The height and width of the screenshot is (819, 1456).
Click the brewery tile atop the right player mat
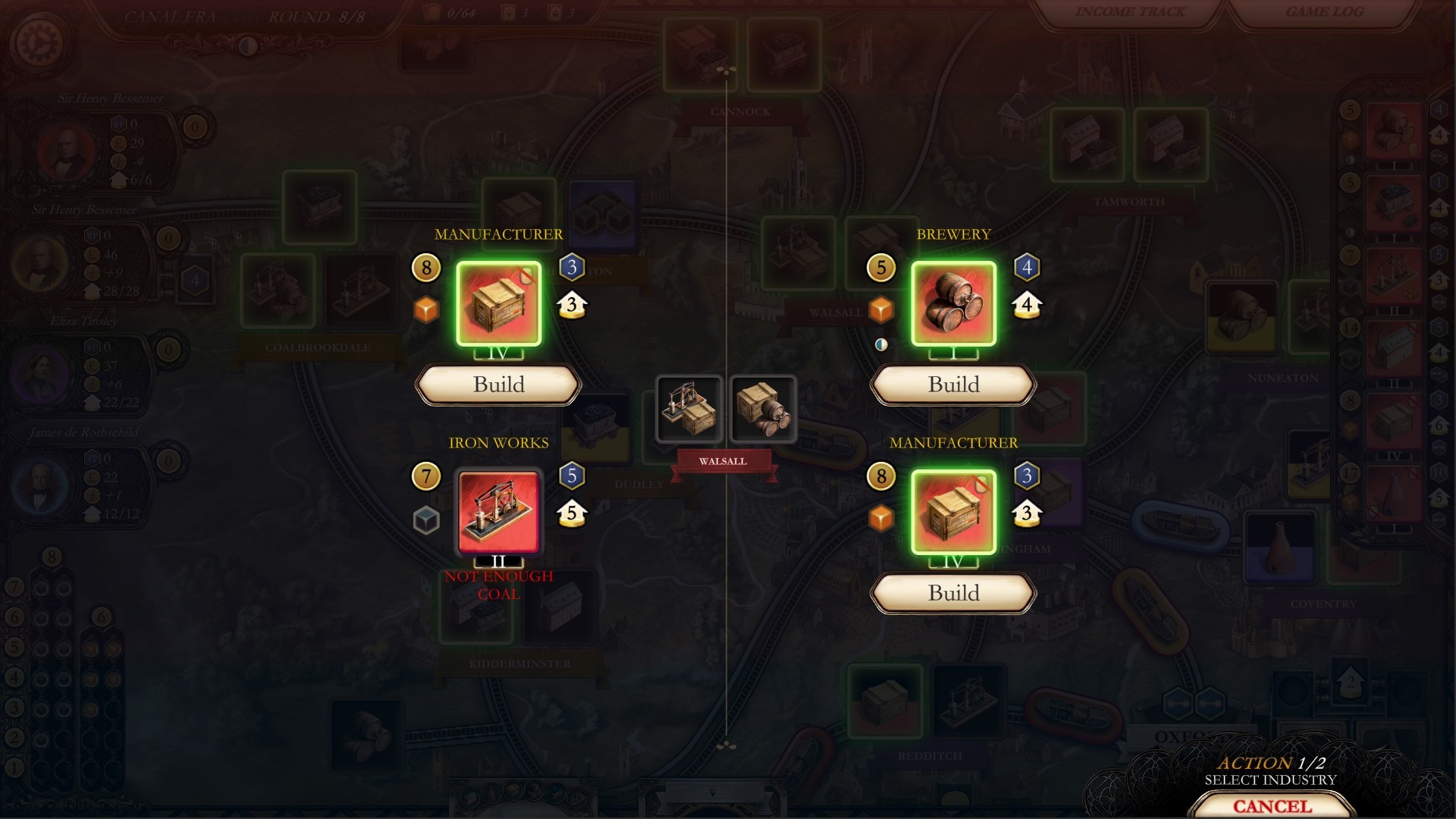[x=1394, y=129]
